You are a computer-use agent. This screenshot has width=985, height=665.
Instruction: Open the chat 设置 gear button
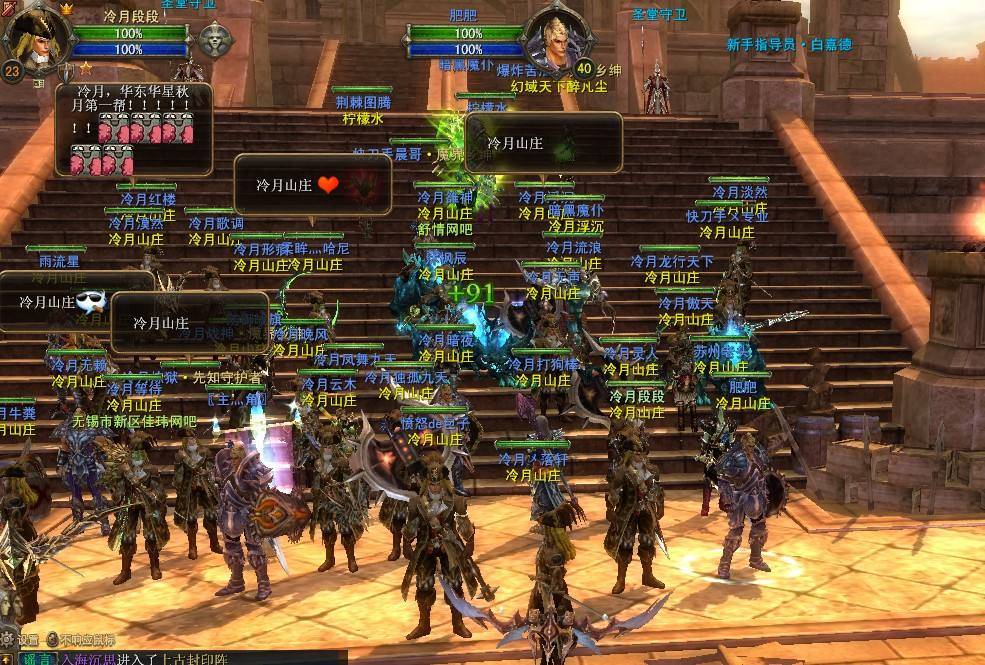coord(9,639)
